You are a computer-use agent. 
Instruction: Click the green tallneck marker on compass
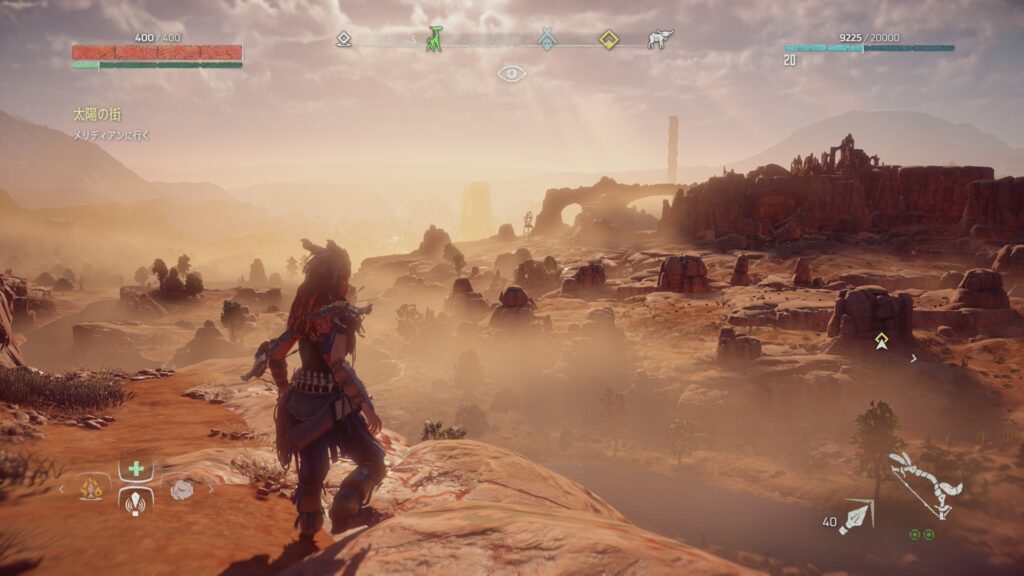434,39
